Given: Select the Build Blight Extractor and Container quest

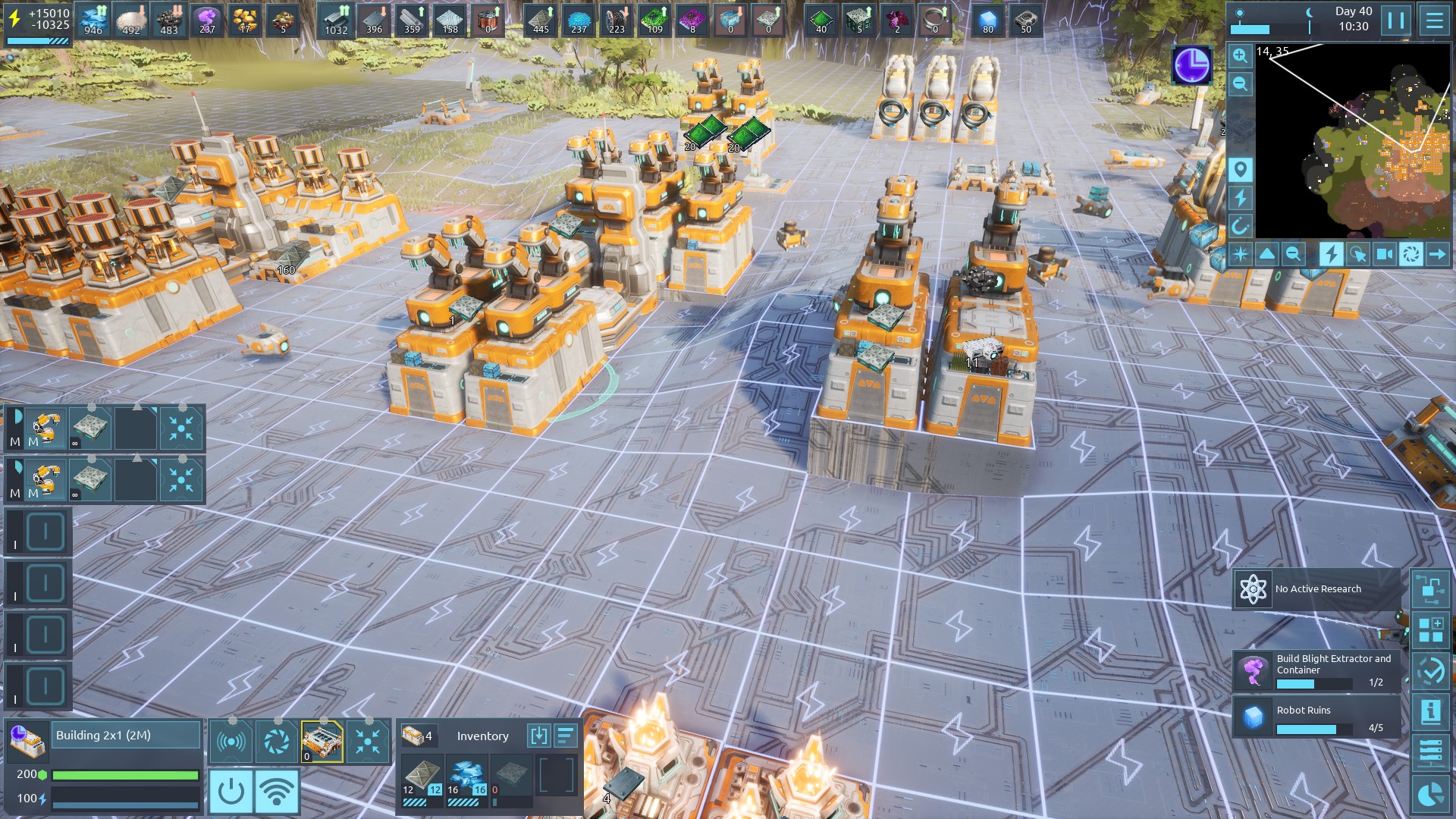Looking at the screenshot, I should coord(1317,671).
